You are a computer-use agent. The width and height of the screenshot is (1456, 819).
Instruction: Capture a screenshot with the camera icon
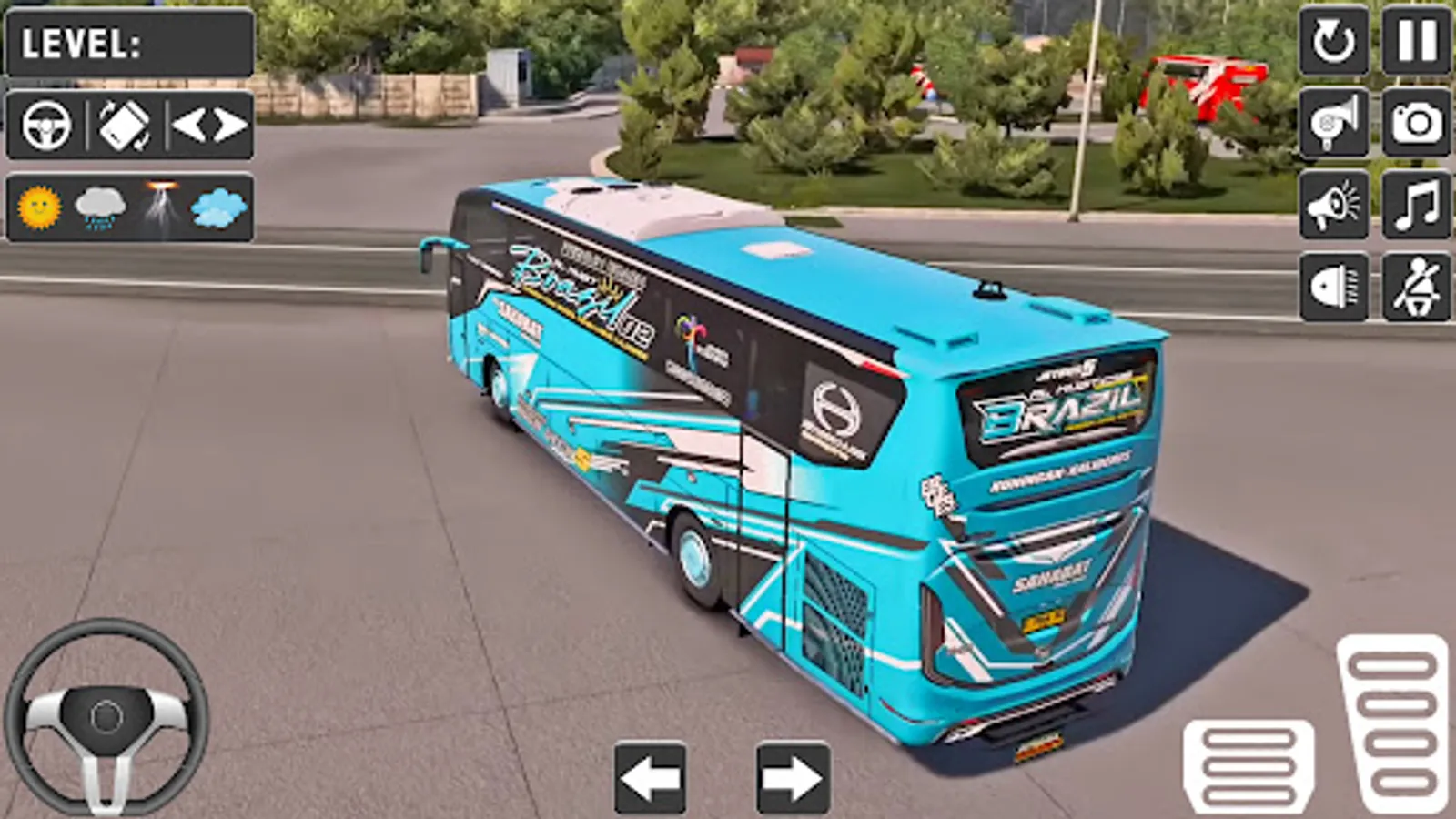pos(1413,124)
